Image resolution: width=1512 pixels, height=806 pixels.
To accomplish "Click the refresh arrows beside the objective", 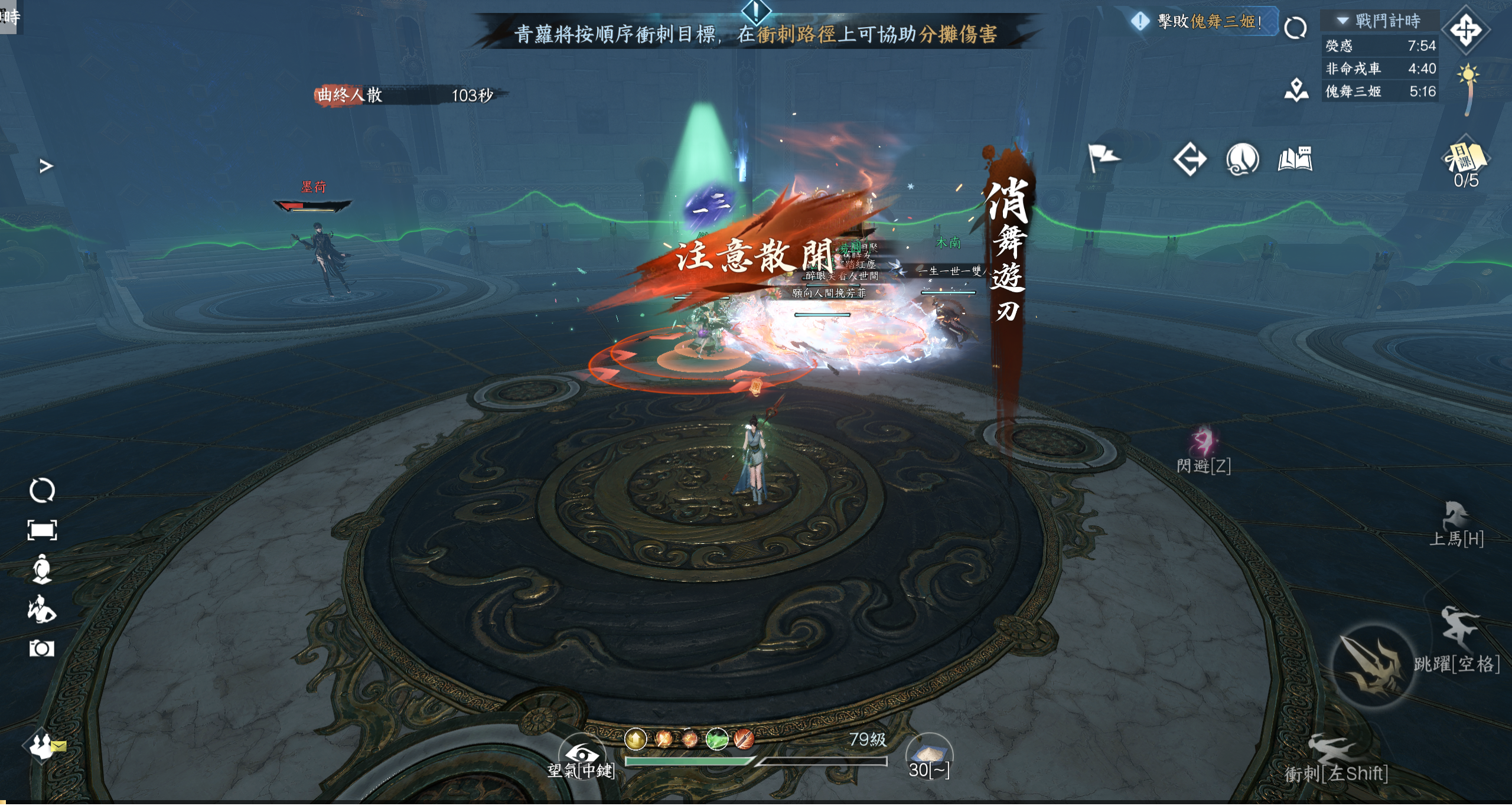I will [x=1295, y=28].
